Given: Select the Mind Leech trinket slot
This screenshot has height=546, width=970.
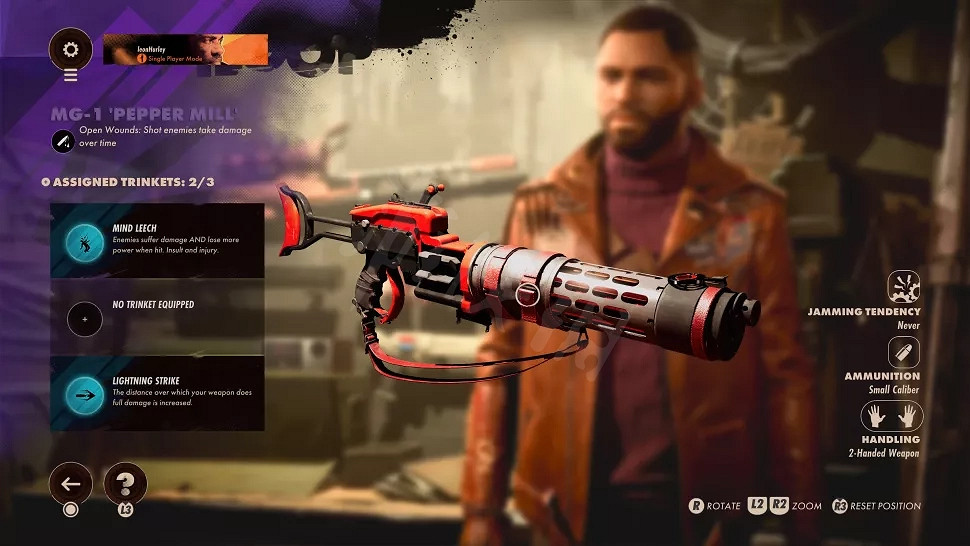Looking at the screenshot, I should pyautogui.click(x=157, y=241).
